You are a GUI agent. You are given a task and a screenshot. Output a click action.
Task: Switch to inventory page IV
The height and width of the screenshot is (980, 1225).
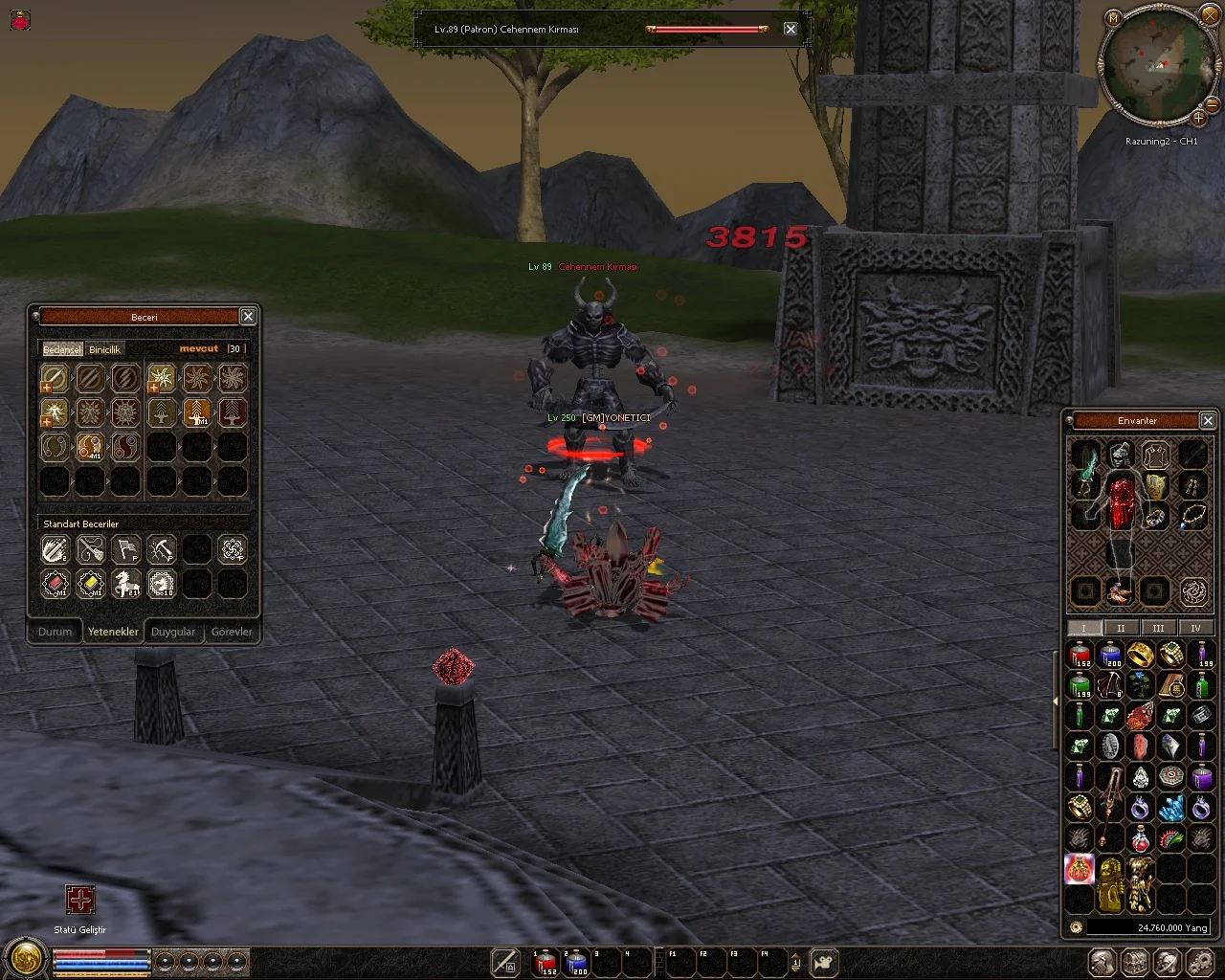click(1195, 628)
